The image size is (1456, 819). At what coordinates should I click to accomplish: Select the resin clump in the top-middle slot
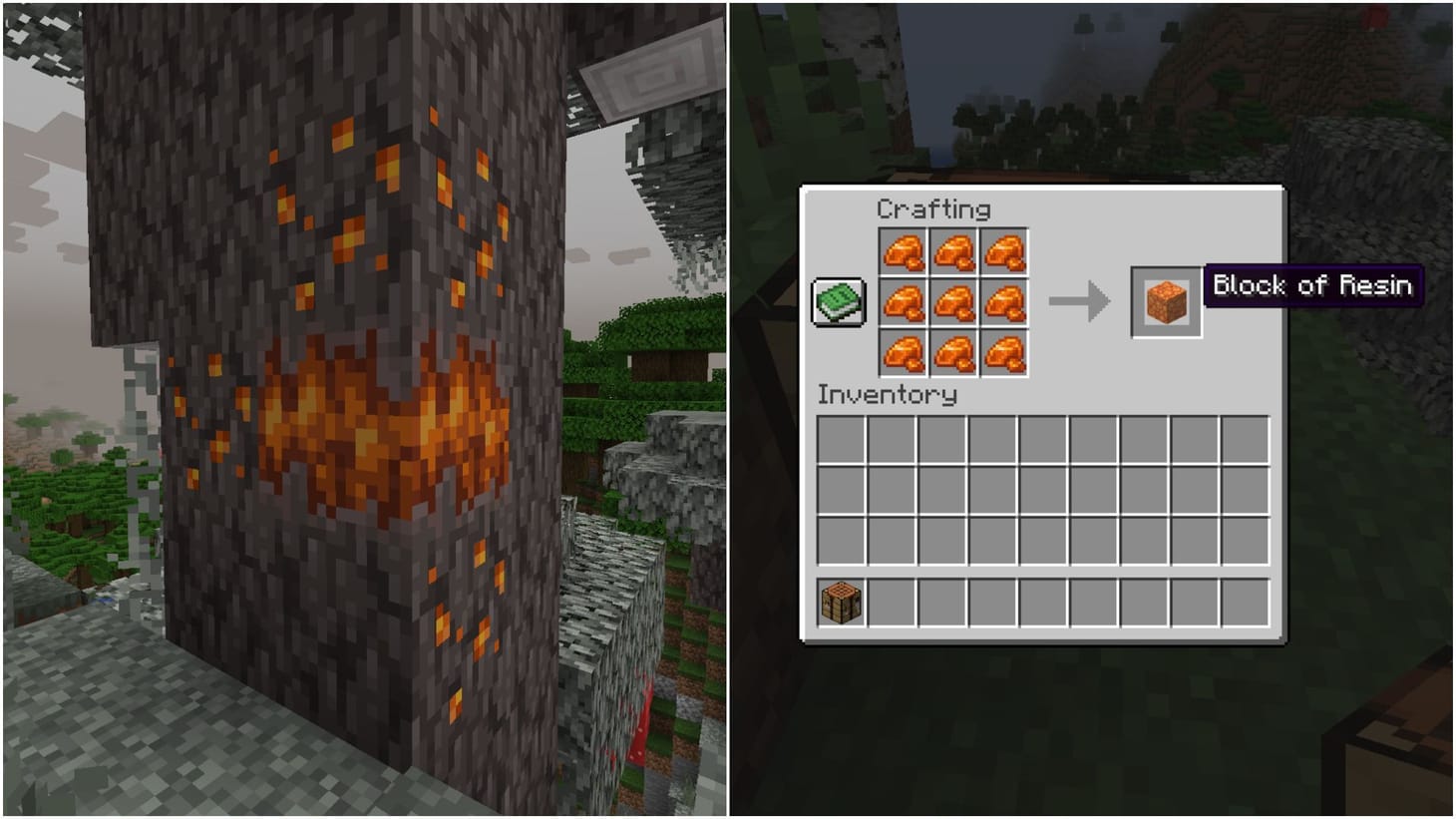pos(955,252)
